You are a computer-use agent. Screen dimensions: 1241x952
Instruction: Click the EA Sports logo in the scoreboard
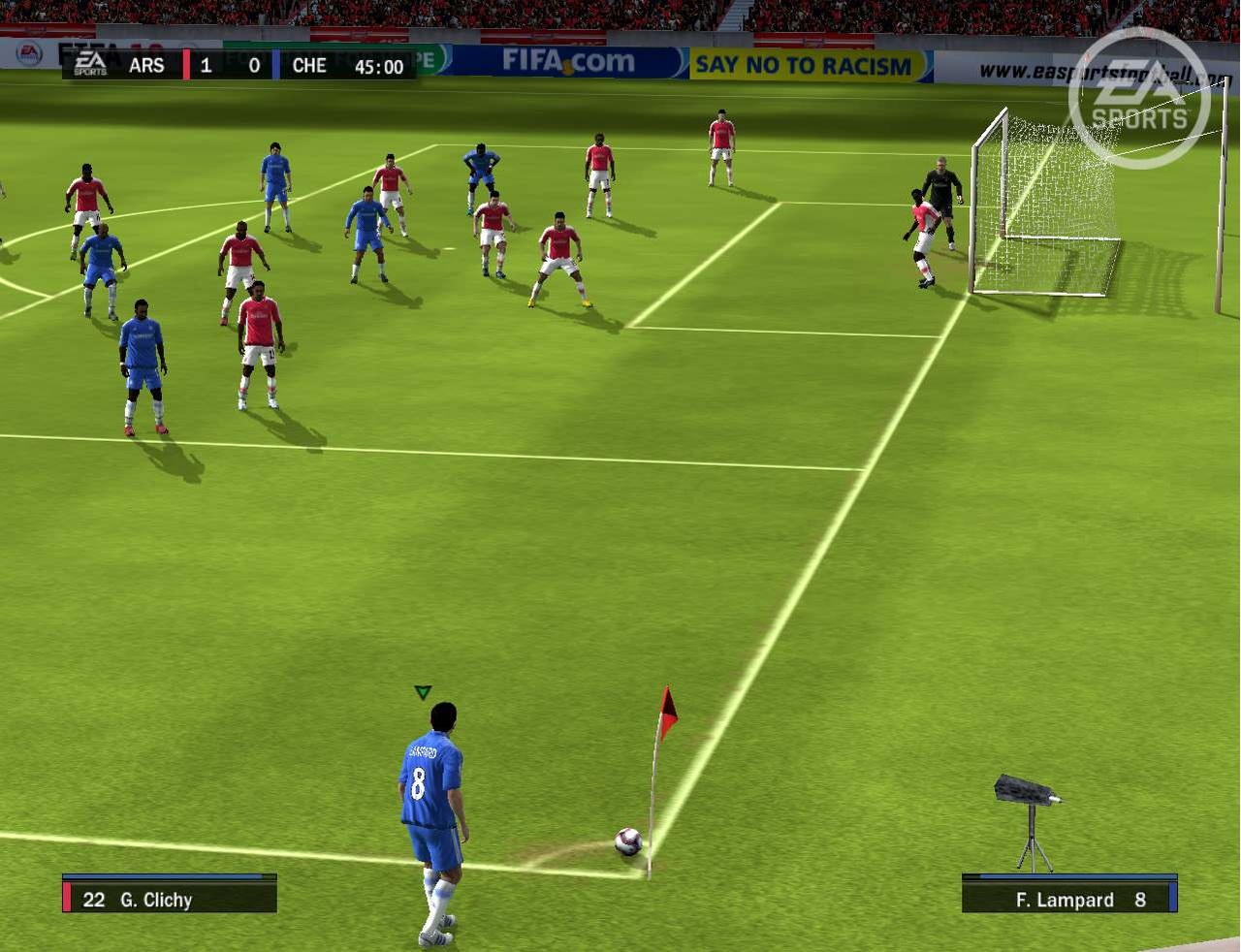(x=91, y=63)
